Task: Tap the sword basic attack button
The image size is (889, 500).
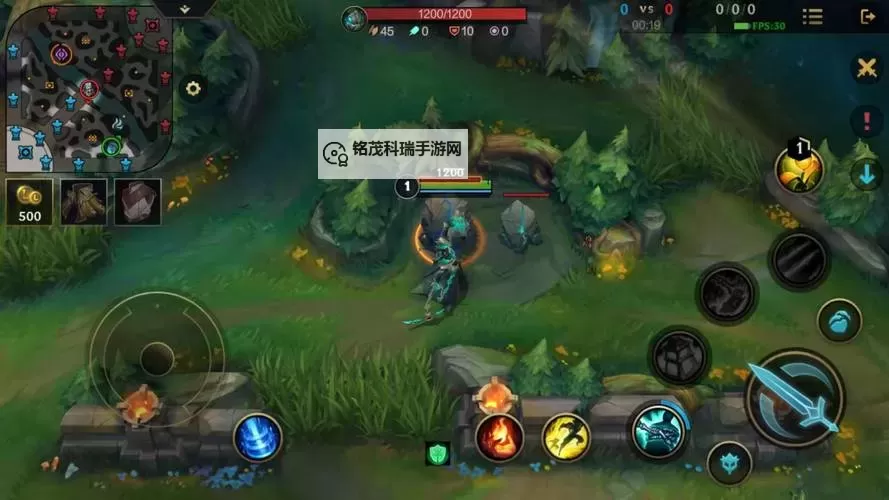Action: [795, 397]
